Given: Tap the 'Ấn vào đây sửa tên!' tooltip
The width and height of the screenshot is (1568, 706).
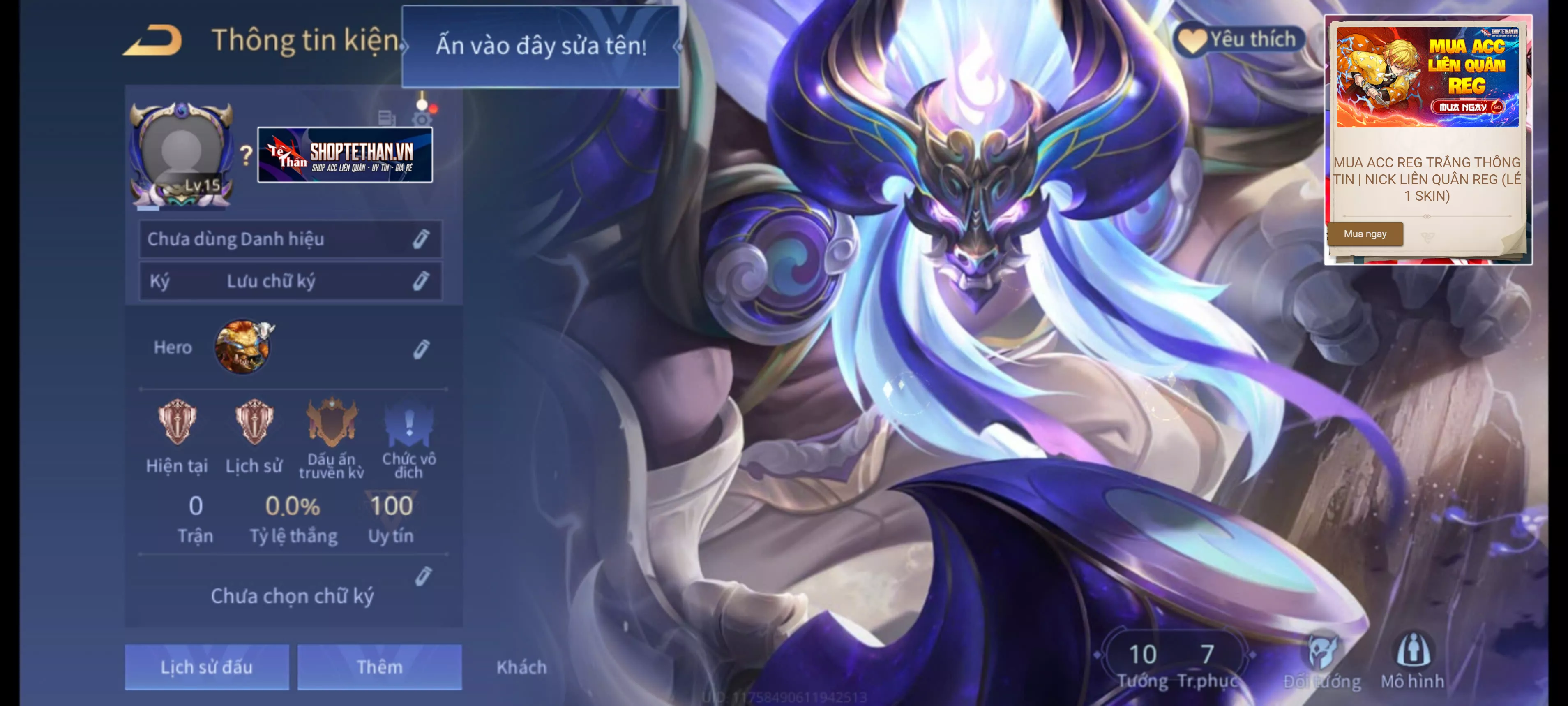Looking at the screenshot, I should point(540,46).
